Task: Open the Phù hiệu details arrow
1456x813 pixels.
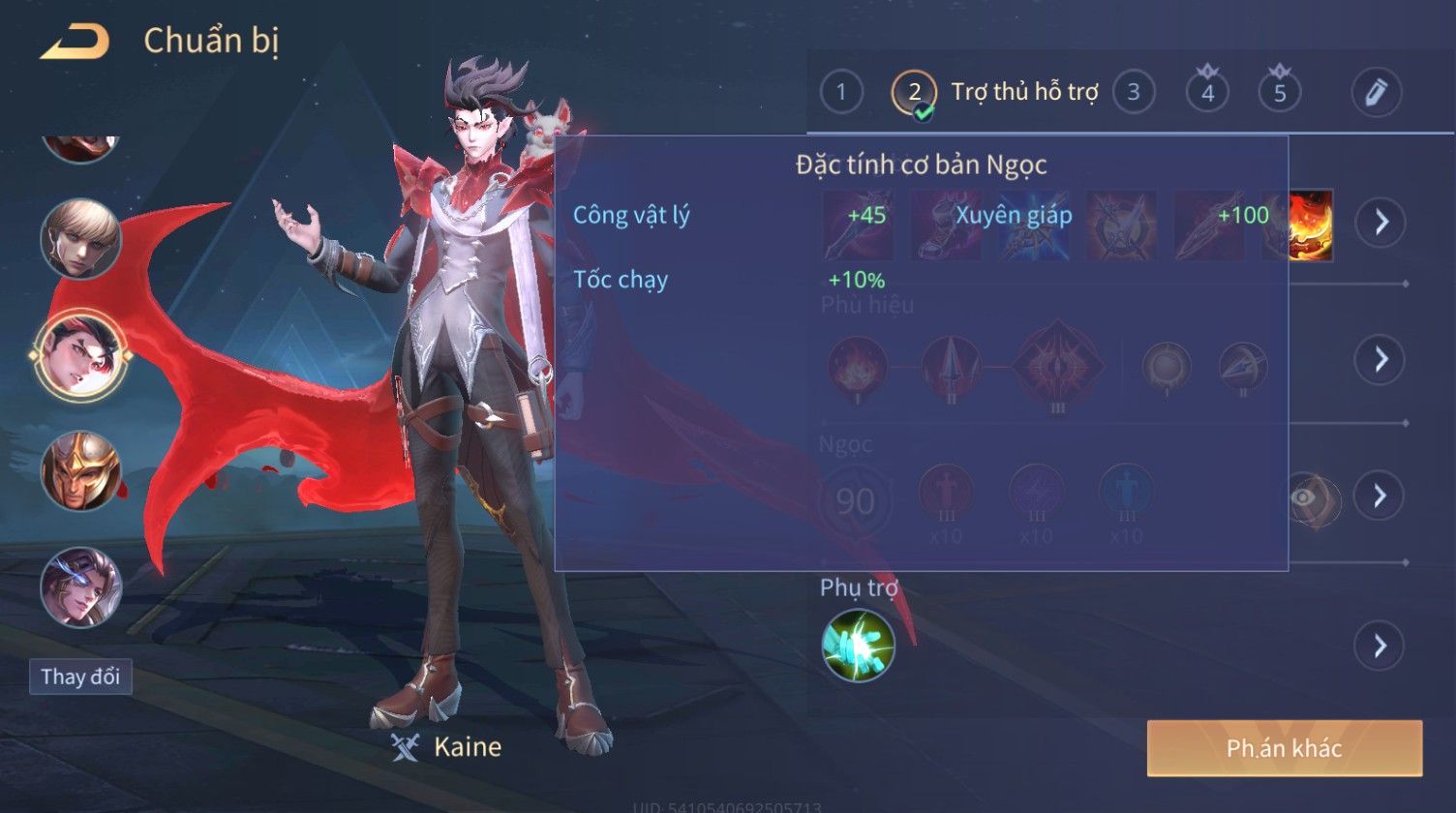Action: click(1380, 359)
